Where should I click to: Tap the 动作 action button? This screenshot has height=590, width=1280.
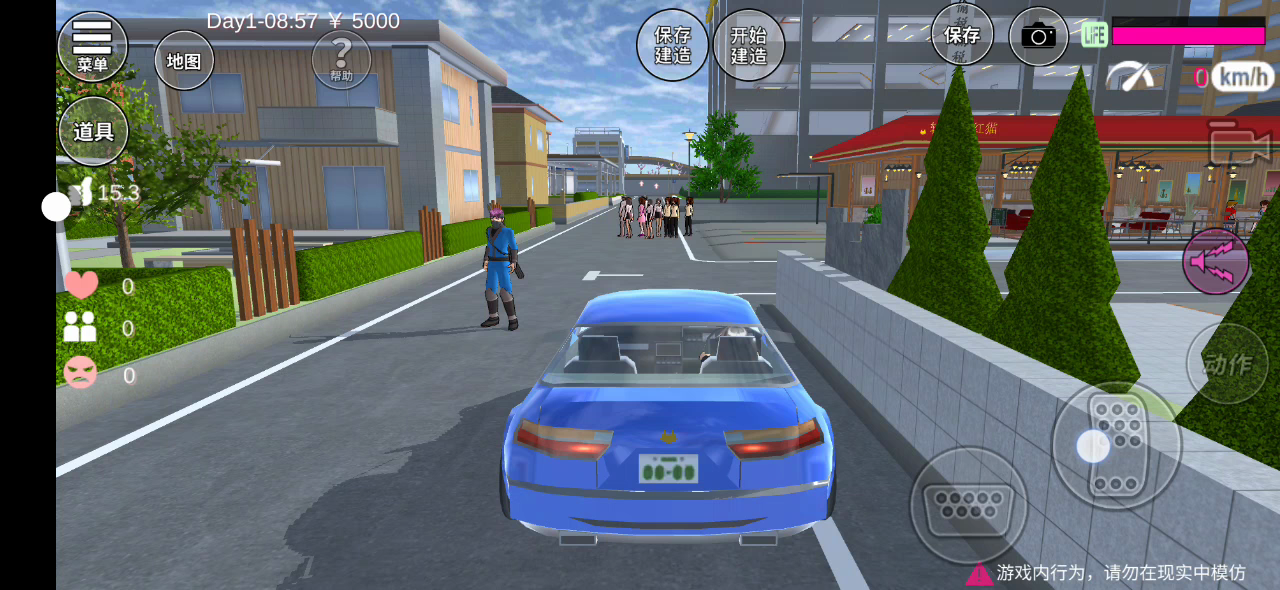[x=1226, y=364]
